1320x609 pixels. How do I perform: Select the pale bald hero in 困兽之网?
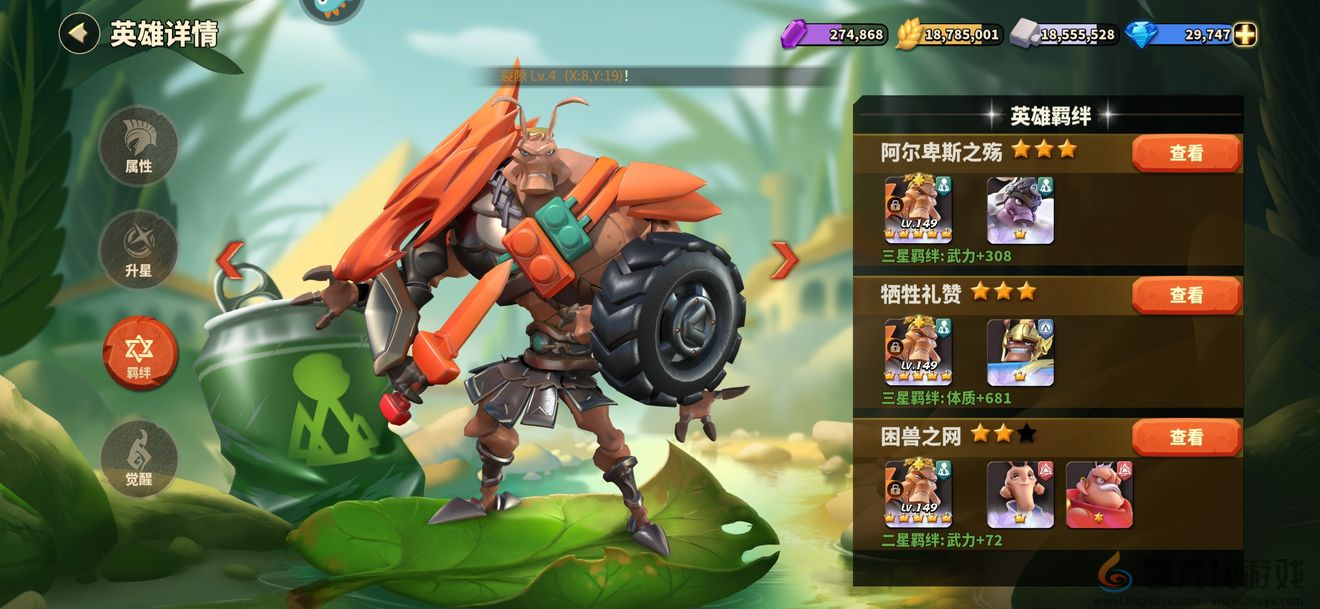(x=1020, y=494)
